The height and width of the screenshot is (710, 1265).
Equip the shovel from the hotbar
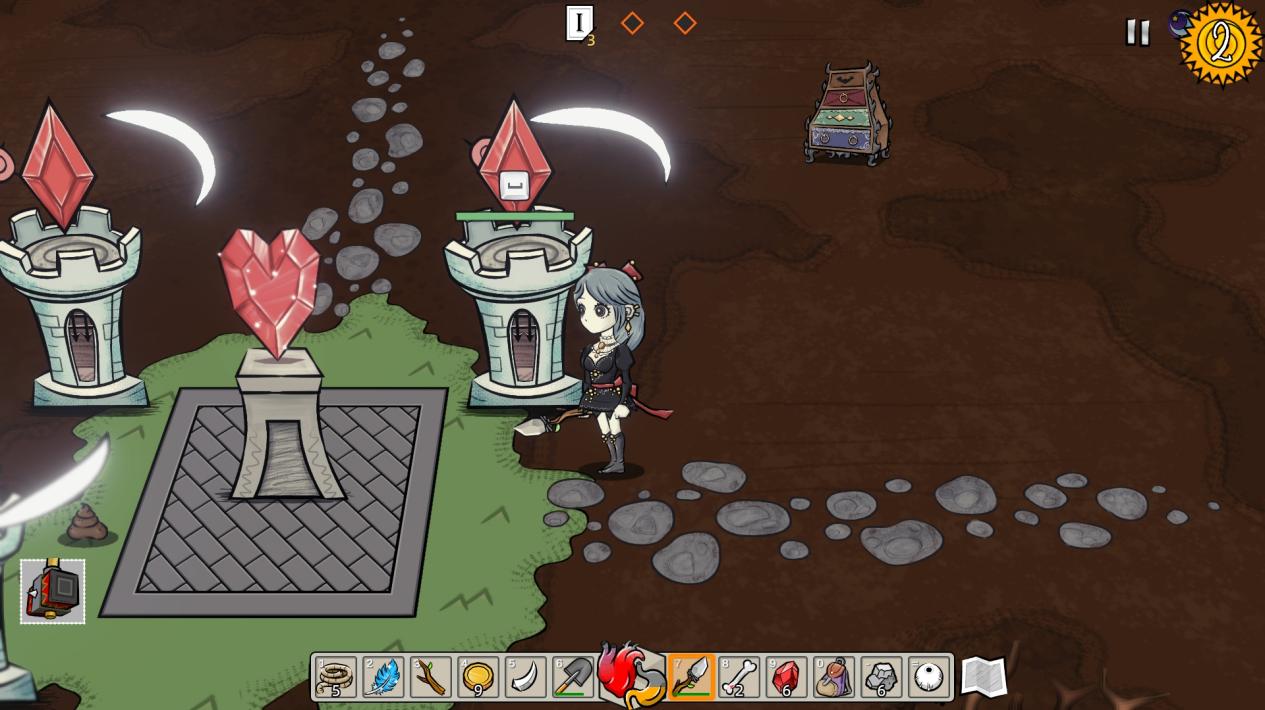[x=573, y=677]
